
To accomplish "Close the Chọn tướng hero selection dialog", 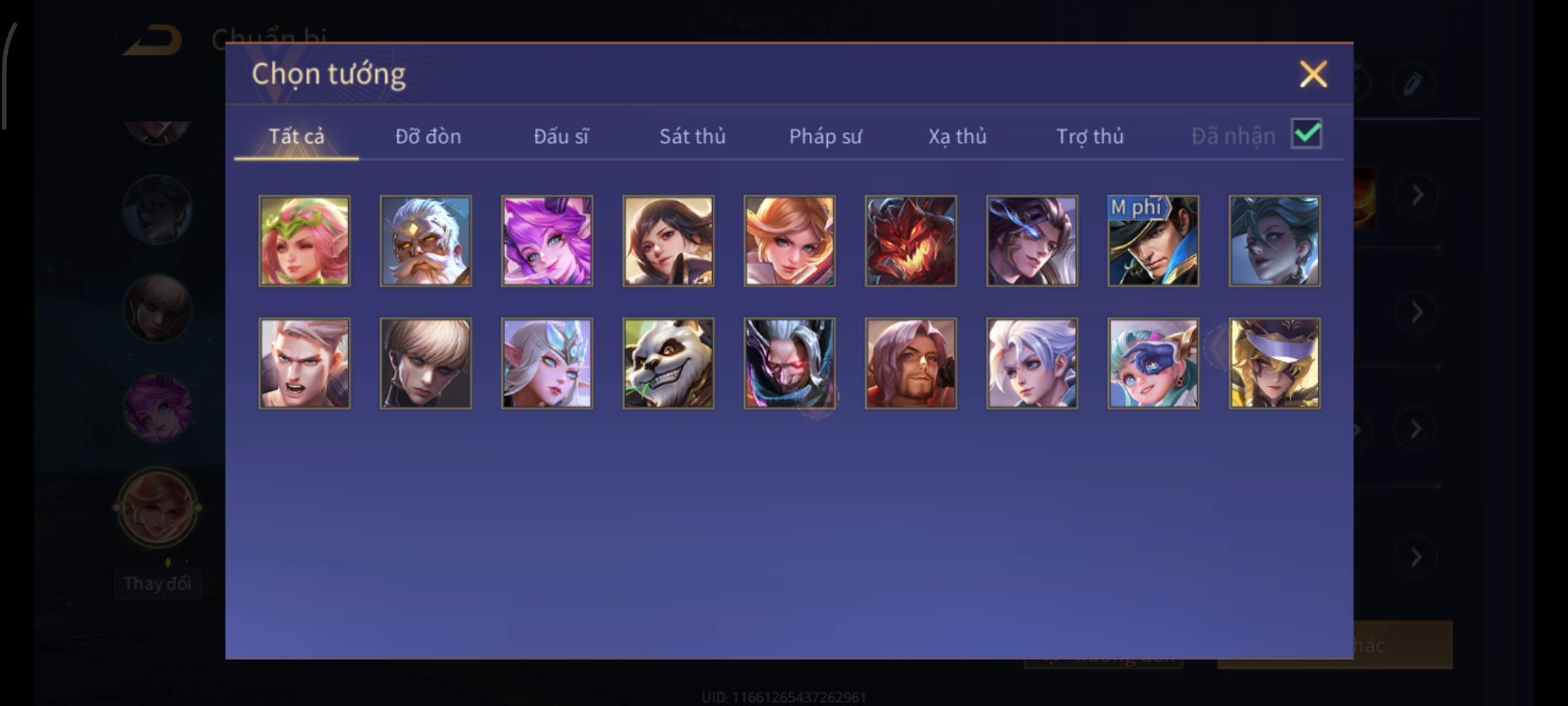I will (x=1313, y=74).
